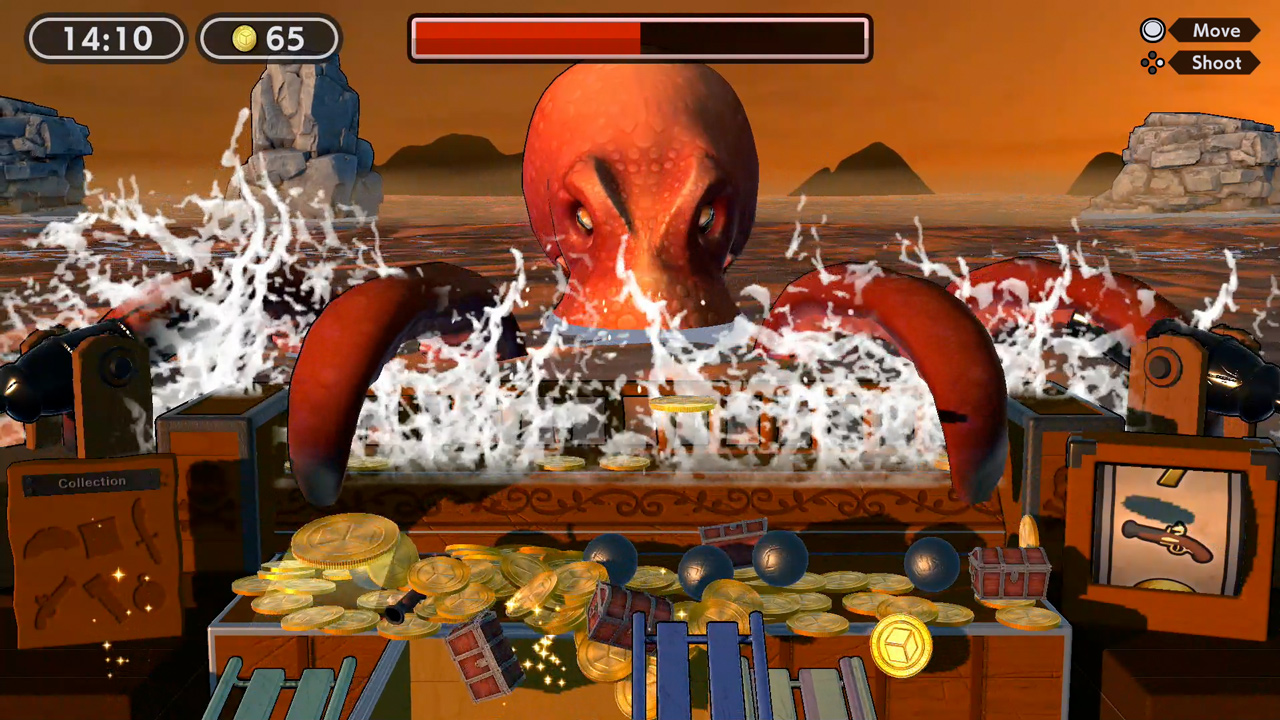The image size is (1280, 720).
Task: Click the Shoot button label
Action: click(1215, 63)
